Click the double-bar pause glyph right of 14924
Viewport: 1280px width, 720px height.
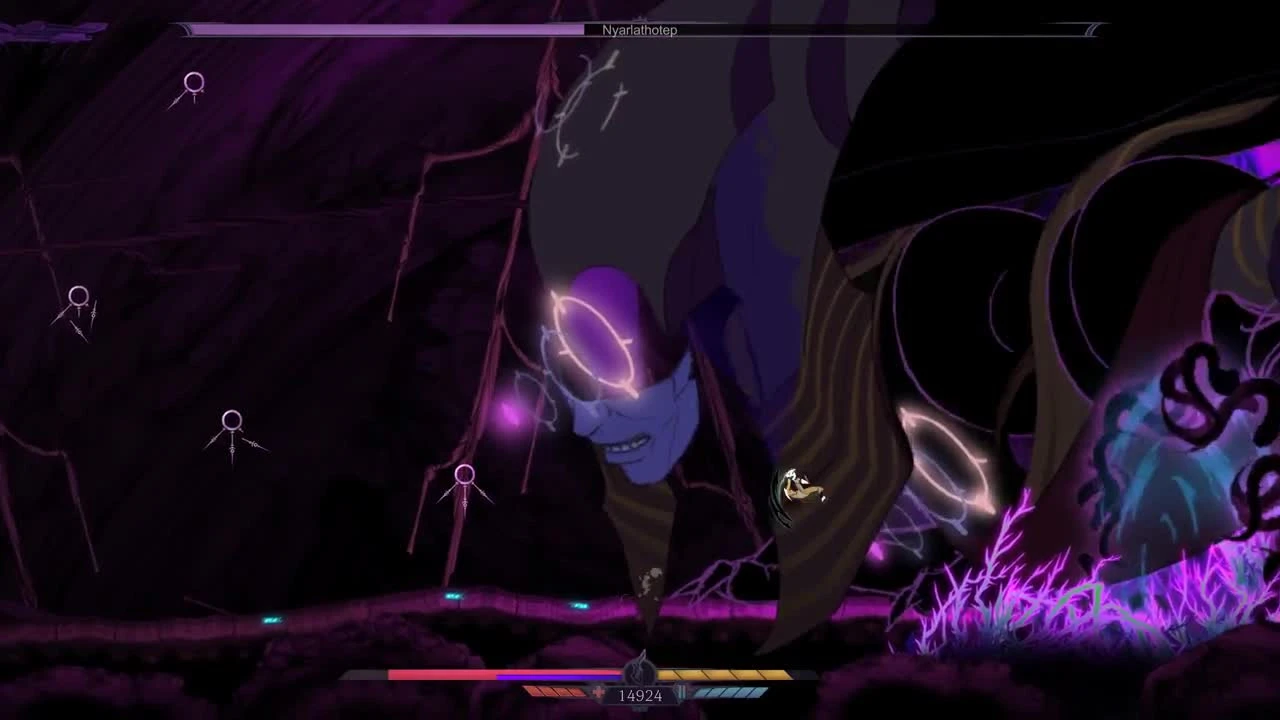click(682, 692)
